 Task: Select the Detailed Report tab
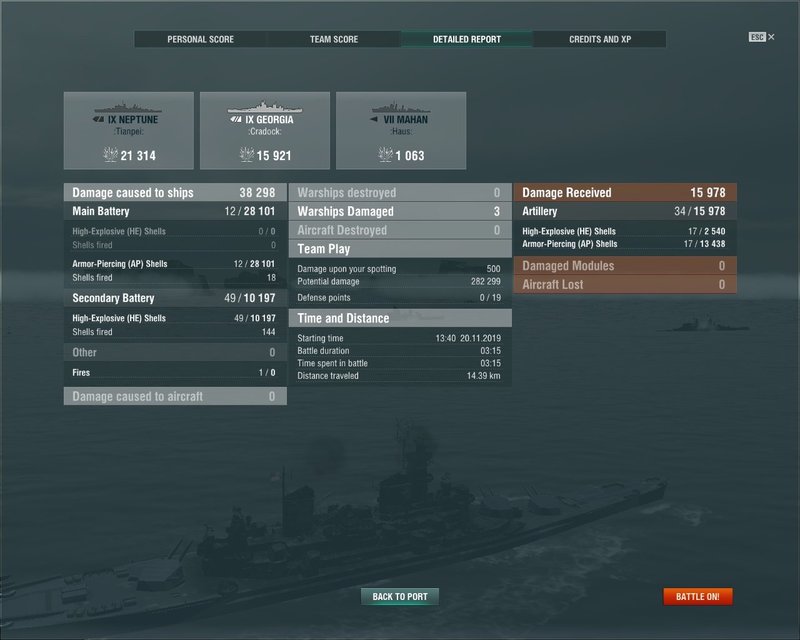coord(467,39)
